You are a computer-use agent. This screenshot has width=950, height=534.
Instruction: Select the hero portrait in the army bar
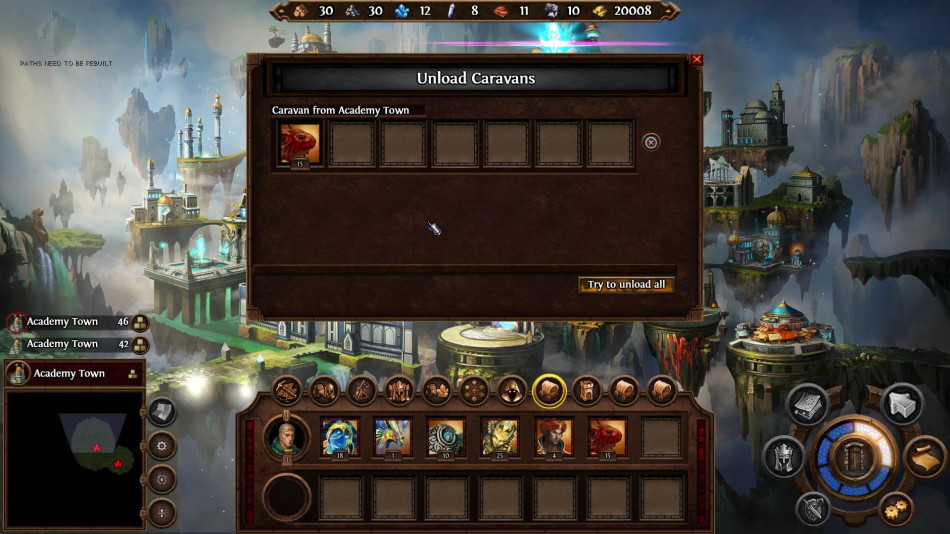[x=286, y=437]
